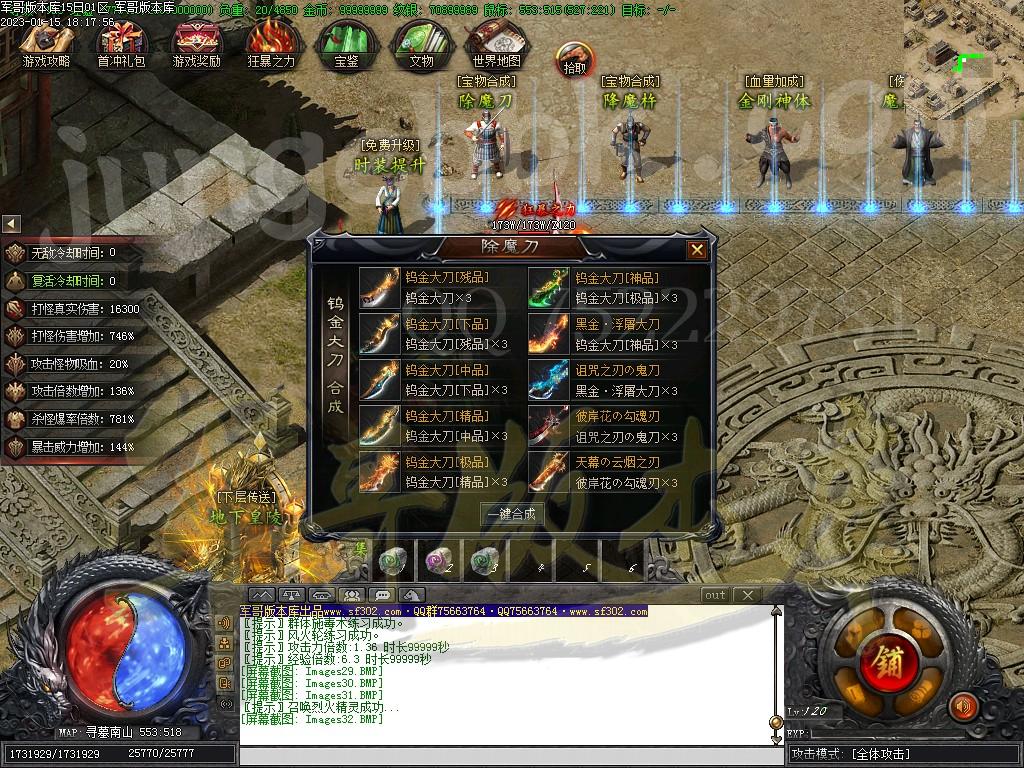Use the green stone in hotbar slot 1

click(391, 562)
